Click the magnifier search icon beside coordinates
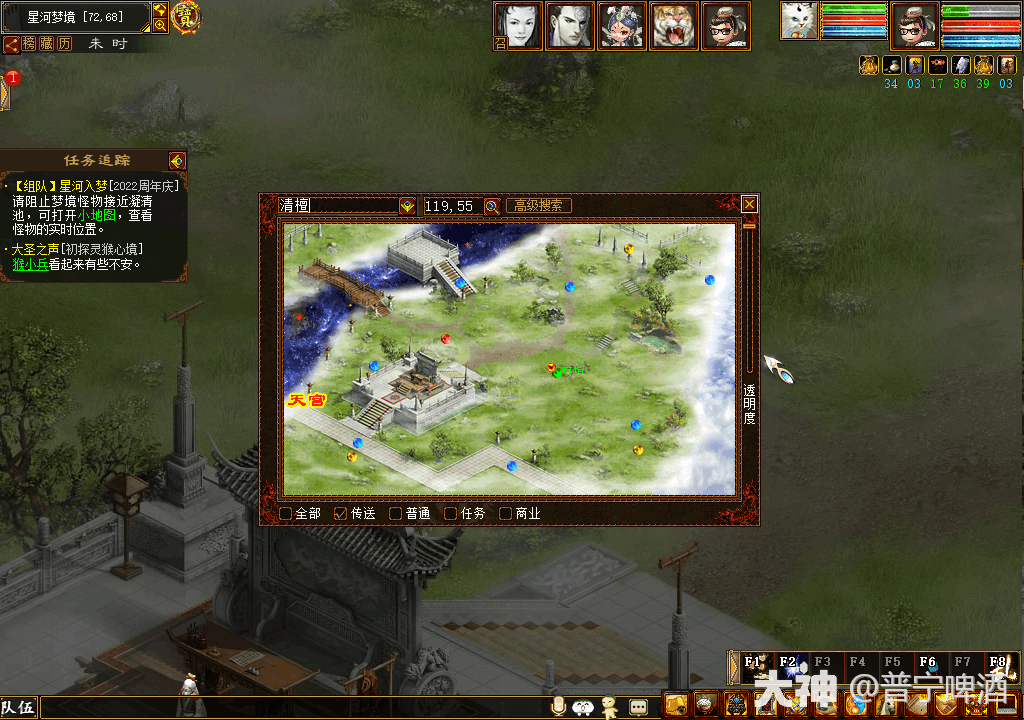Screen dimensions: 1024x720 (x=492, y=206)
